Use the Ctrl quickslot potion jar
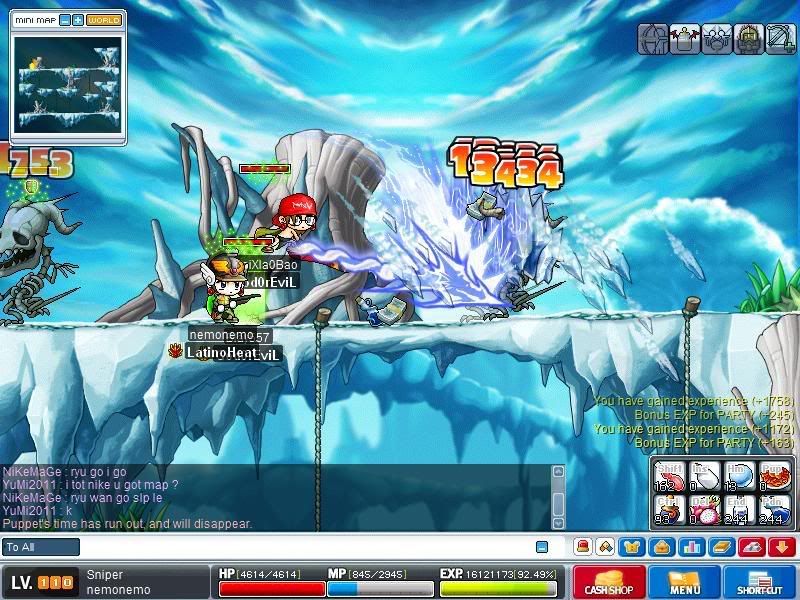Image resolution: width=800 pixels, height=600 pixels. [666, 509]
